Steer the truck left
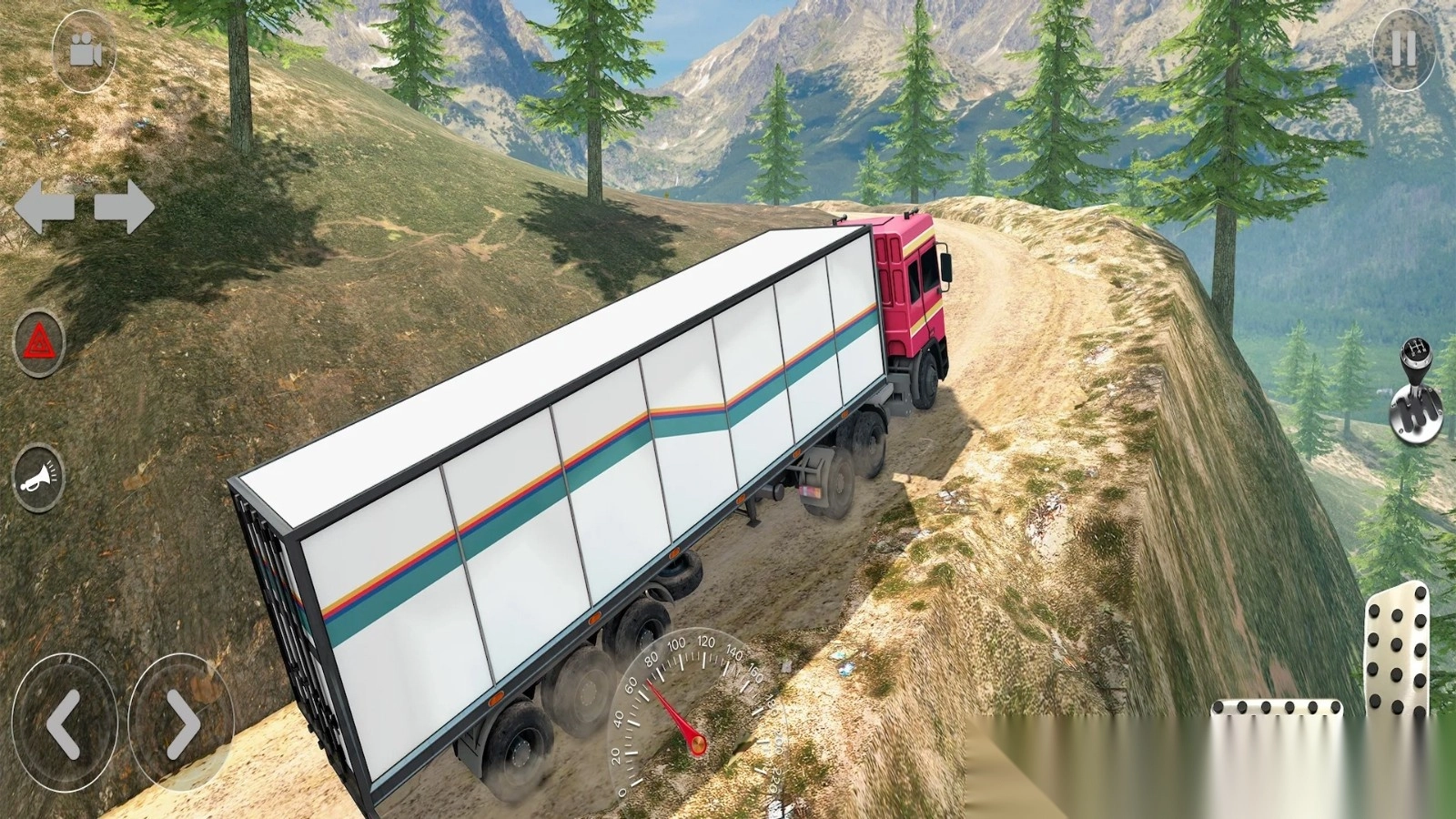Viewport: 1456px width, 819px height. 64,723
